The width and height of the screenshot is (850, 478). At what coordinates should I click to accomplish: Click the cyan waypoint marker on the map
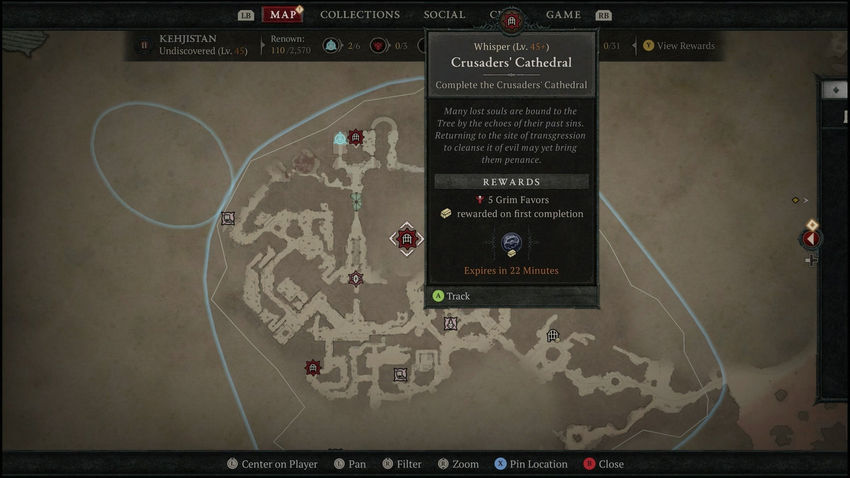340,138
